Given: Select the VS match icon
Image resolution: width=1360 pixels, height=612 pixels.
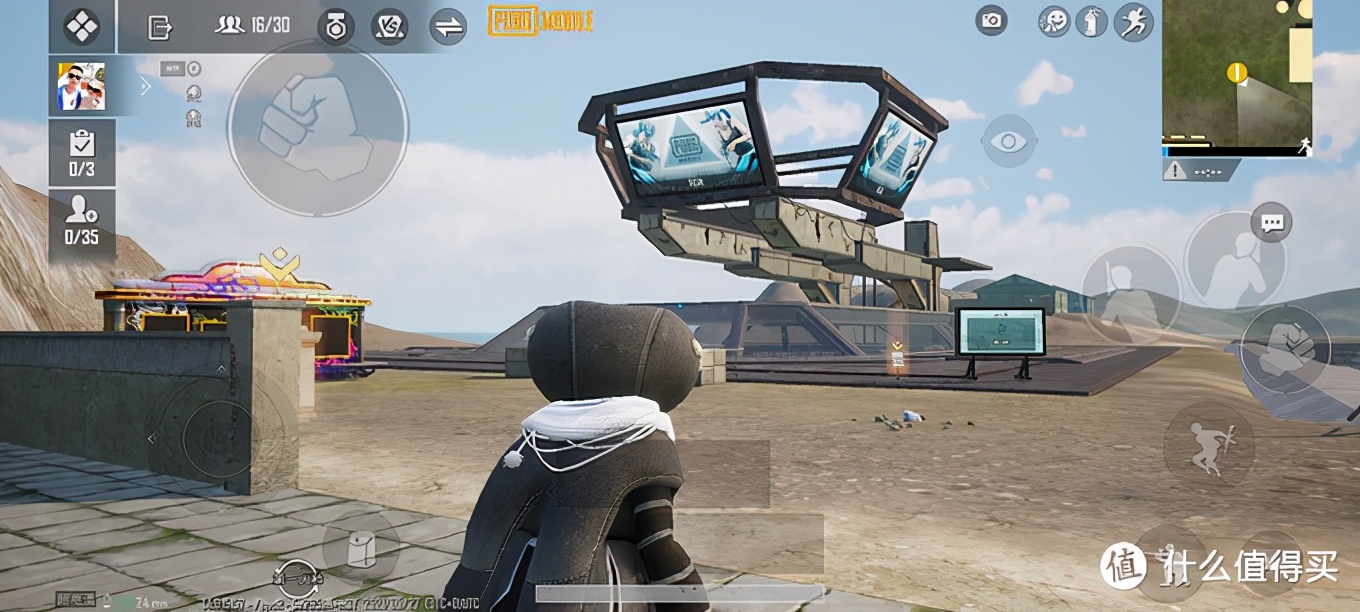Looking at the screenshot, I should click(389, 27).
